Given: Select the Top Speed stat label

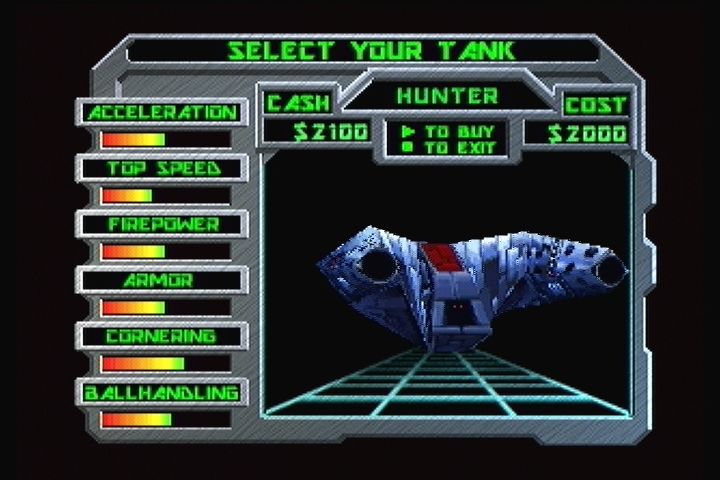Looking at the screenshot, I should 162,169.
